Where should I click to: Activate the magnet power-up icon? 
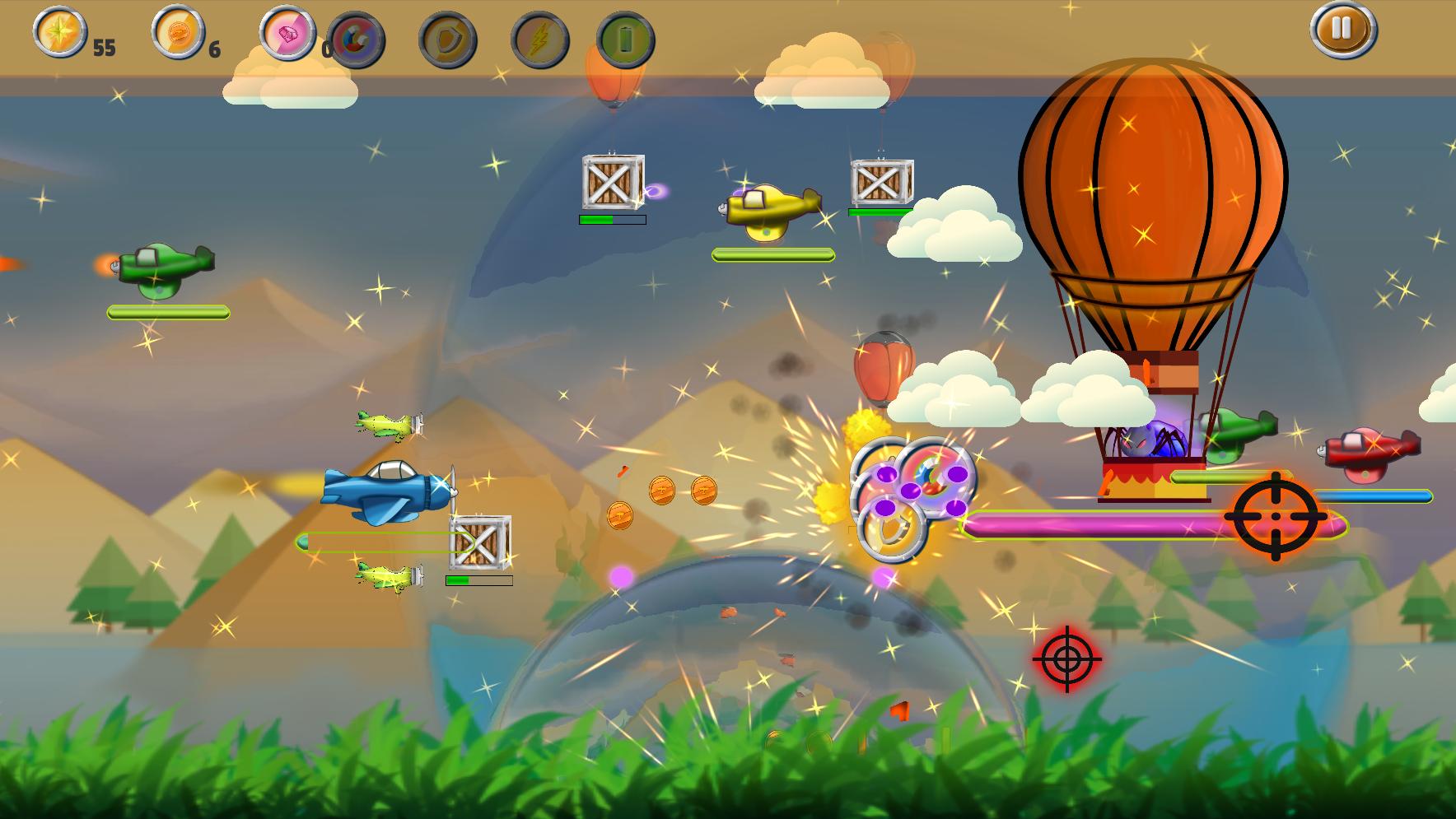(x=356, y=40)
